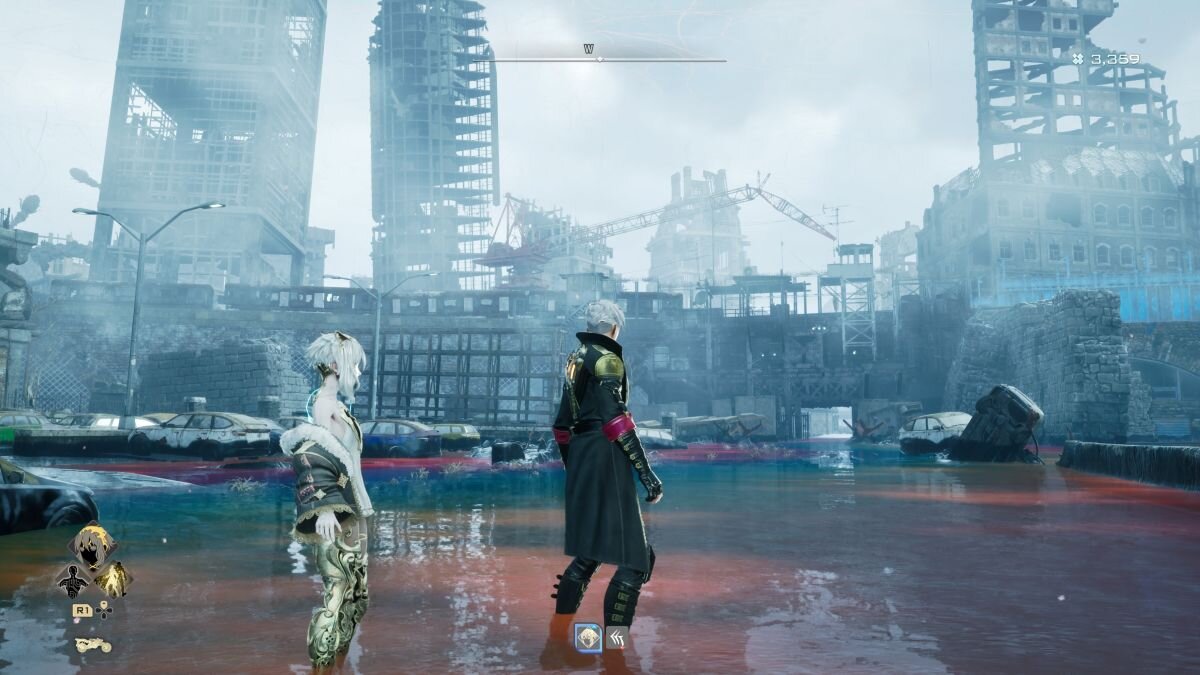Trigger the triple-chevron dash ability icon
Image resolution: width=1200 pixels, height=675 pixels.
coord(617,637)
